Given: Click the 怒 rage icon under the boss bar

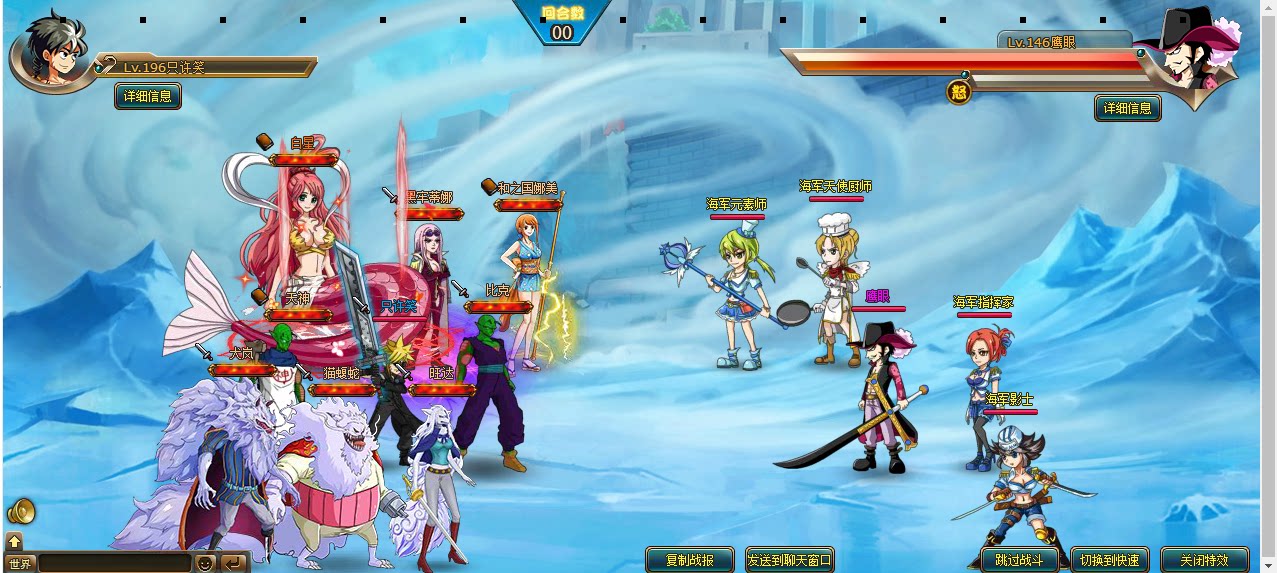Looking at the screenshot, I should pos(958,93).
